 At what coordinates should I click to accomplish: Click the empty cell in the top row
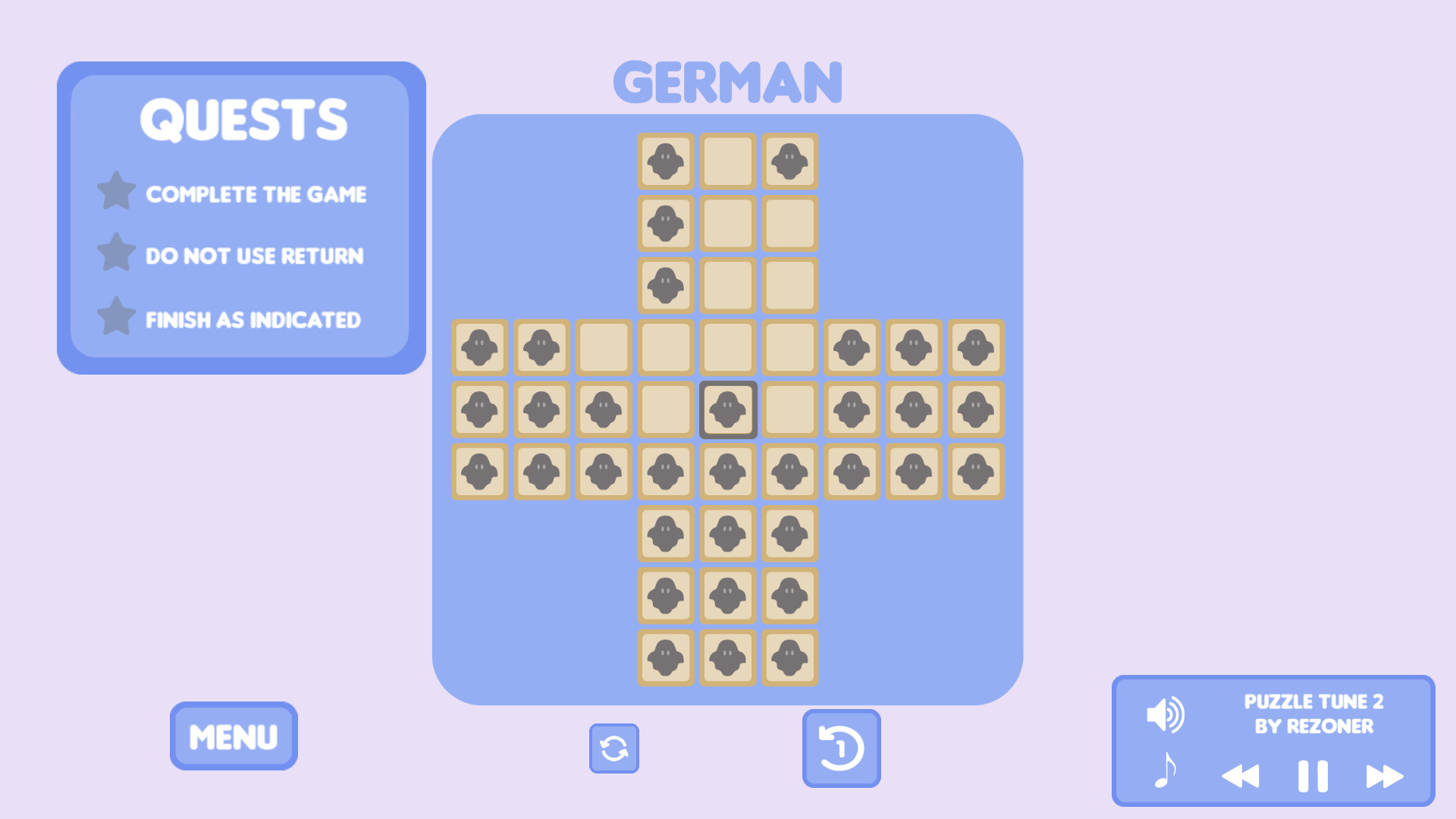click(x=727, y=161)
